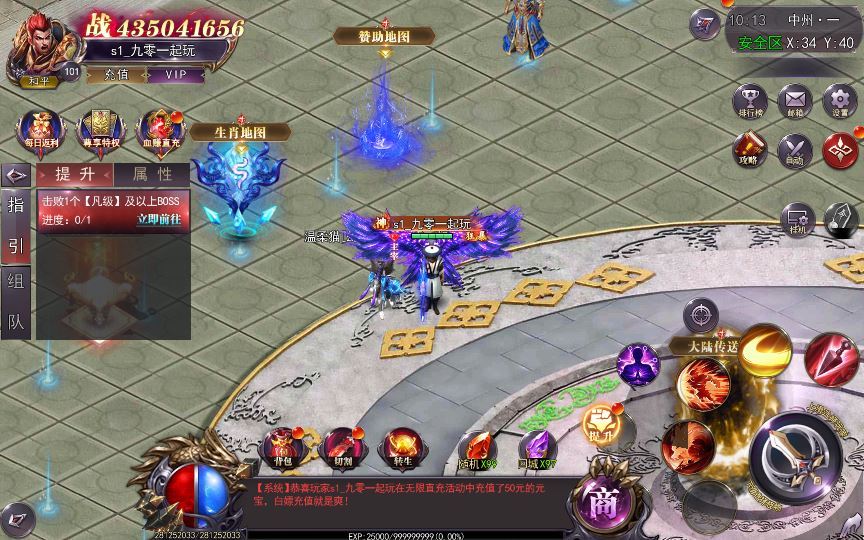864x540 pixels.
Task: Use the 随机 random teleport stone
Action: pos(478,446)
